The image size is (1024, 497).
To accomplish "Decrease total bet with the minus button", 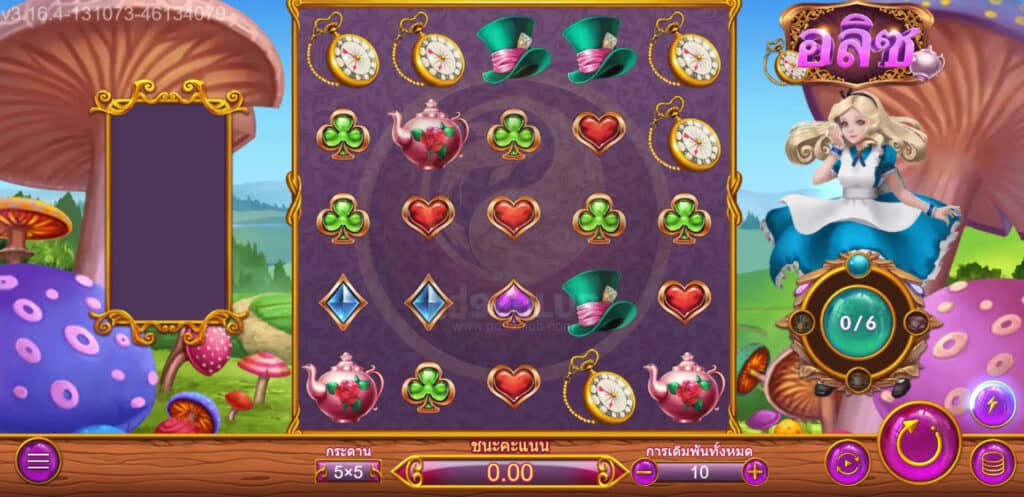I will pyautogui.click(x=646, y=472).
